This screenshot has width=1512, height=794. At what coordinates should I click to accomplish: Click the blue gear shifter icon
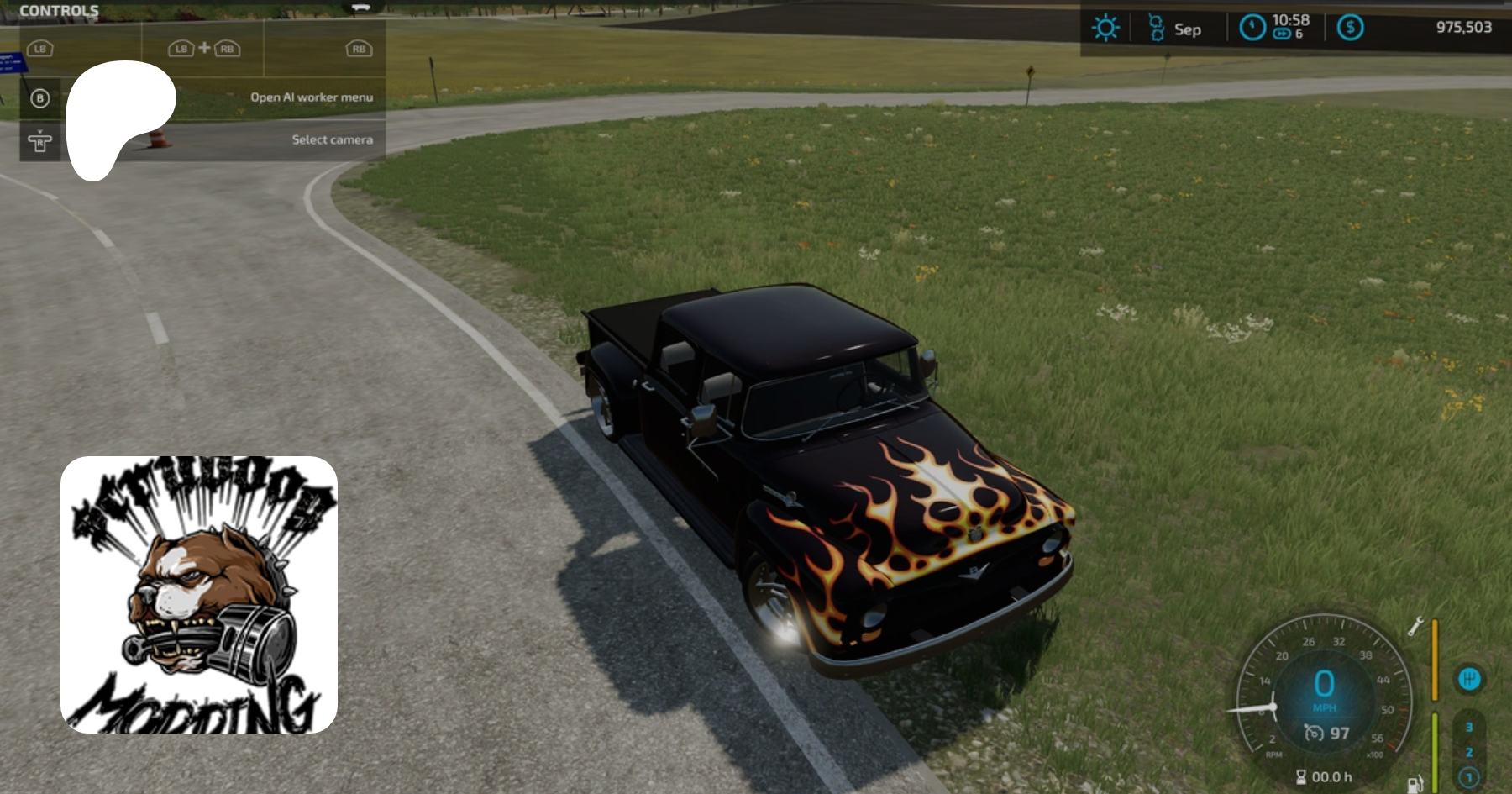(1469, 679)
